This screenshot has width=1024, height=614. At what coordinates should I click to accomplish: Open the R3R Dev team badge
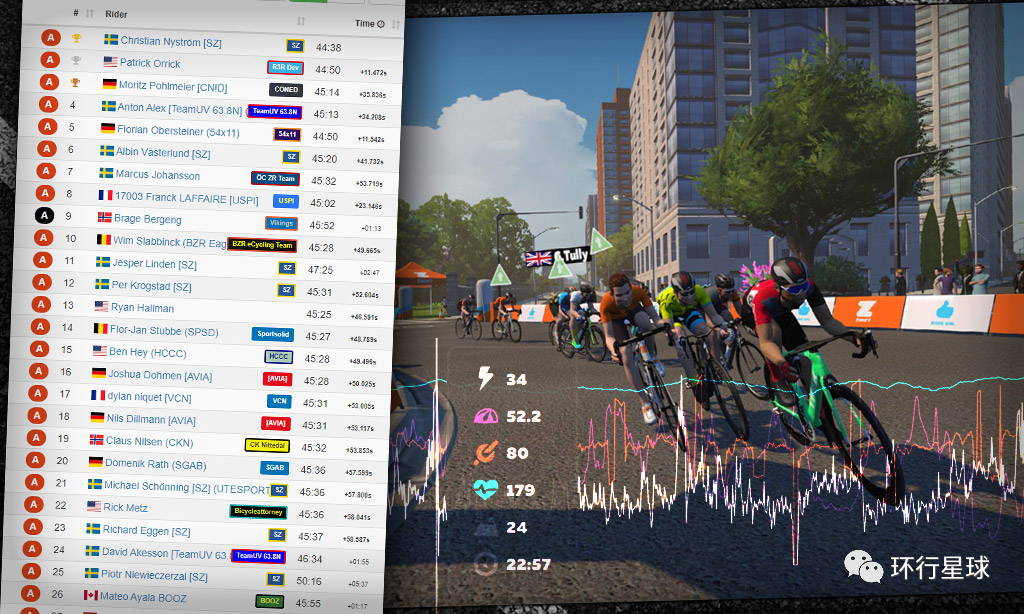point(285,68)
